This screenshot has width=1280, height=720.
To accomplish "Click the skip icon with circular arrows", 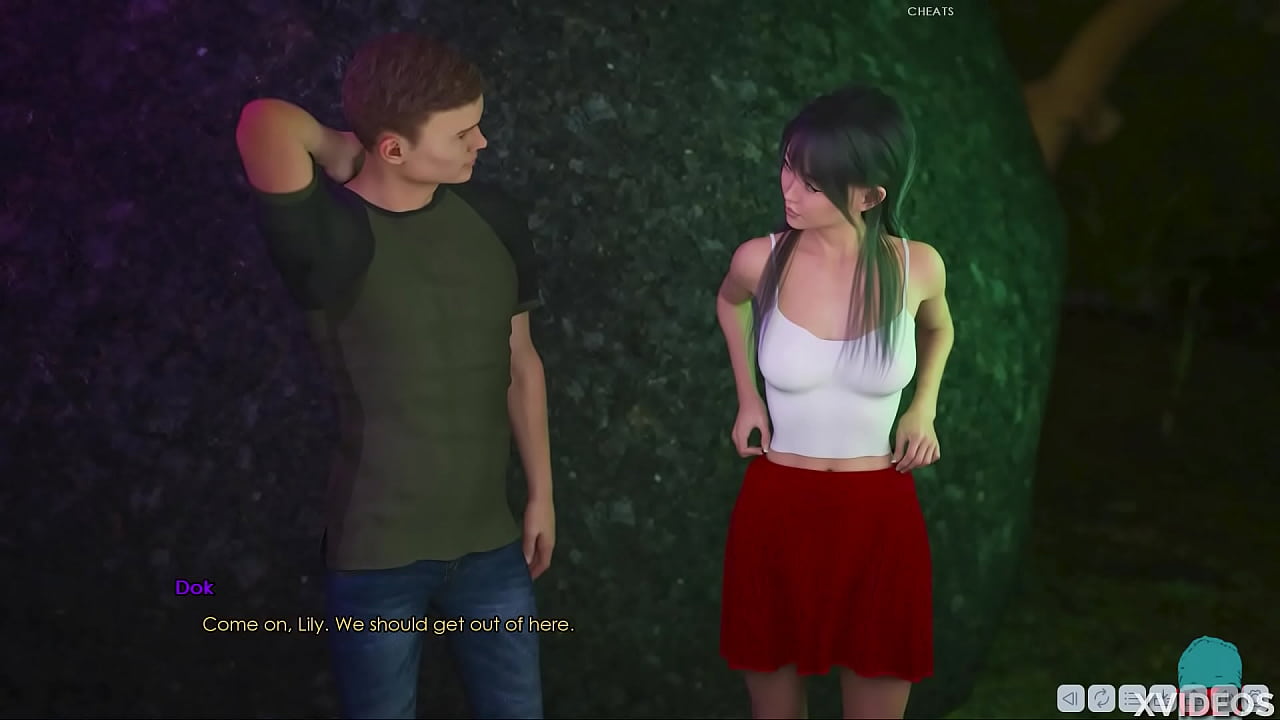I will [x=1101, y=699].
